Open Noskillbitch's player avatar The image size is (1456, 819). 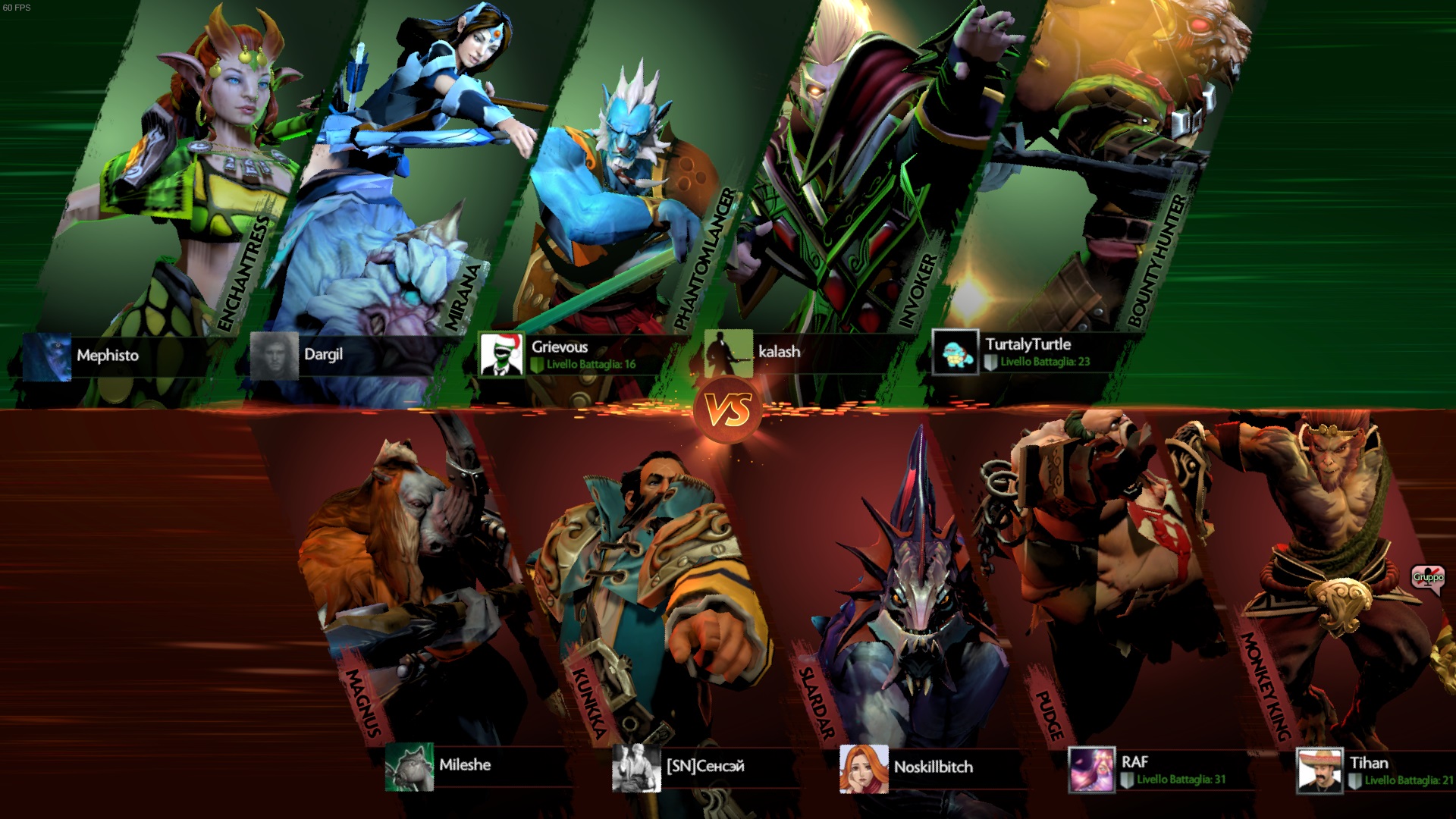pyautogui.click(x=864, y=769)
